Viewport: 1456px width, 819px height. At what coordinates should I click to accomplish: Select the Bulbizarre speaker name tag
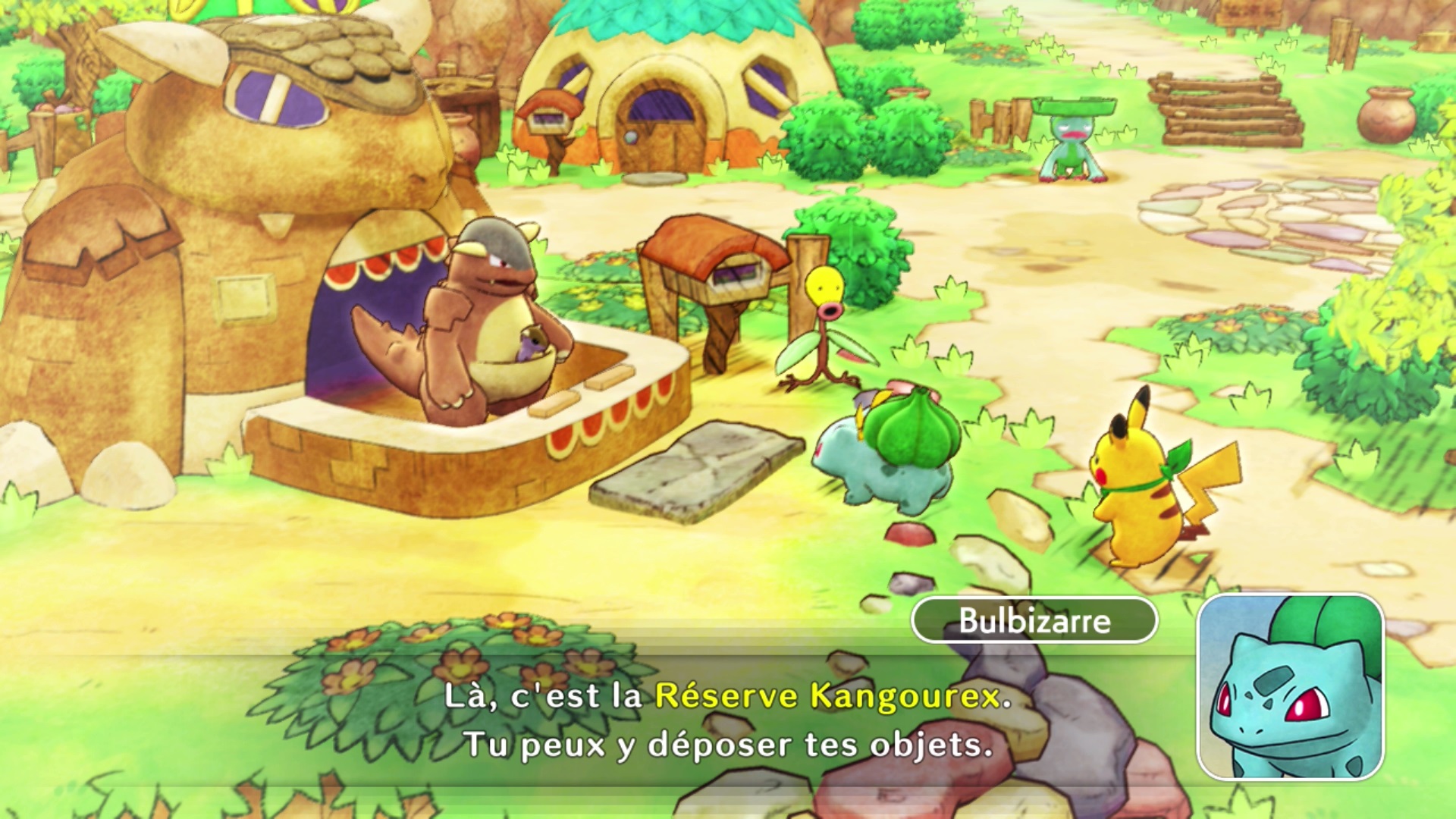[1034, 620]
